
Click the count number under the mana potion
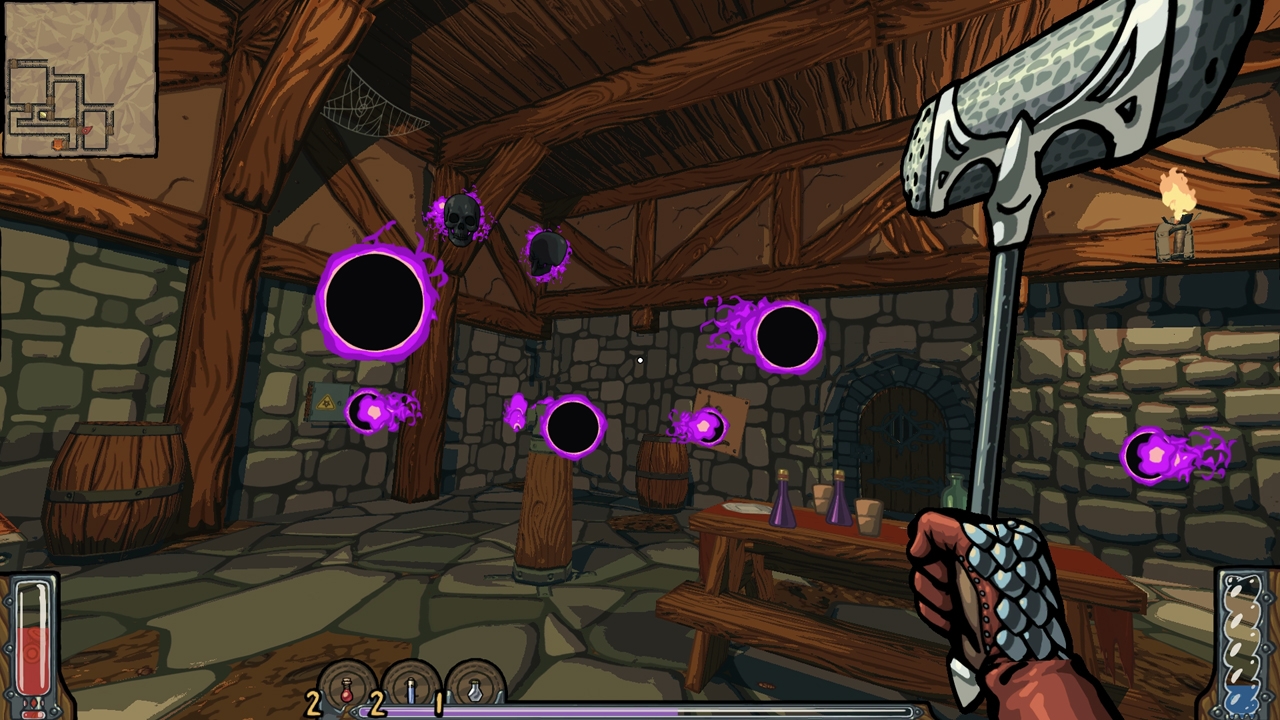(376, 703)
